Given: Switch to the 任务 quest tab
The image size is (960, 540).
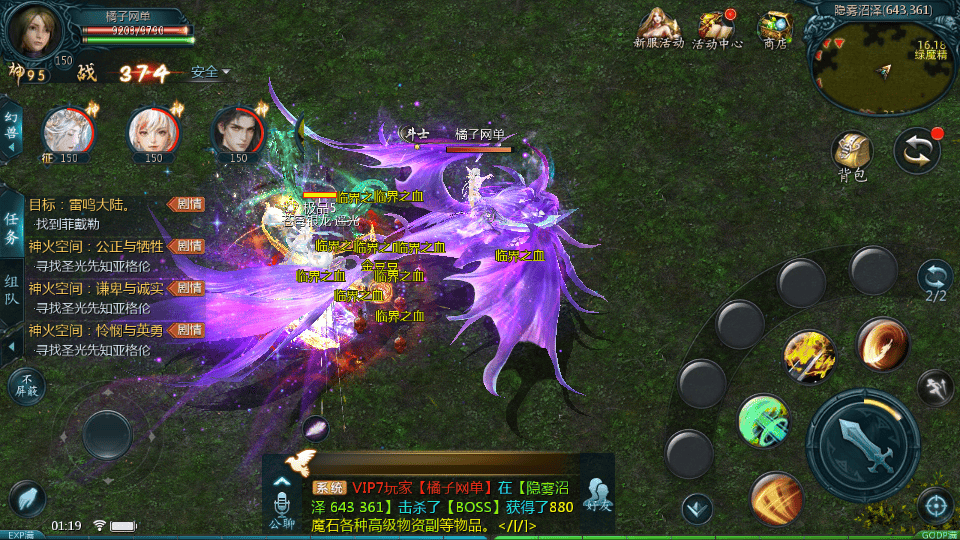Looking at the screenshot, I should pyautogui.click(x=12, y=228).
